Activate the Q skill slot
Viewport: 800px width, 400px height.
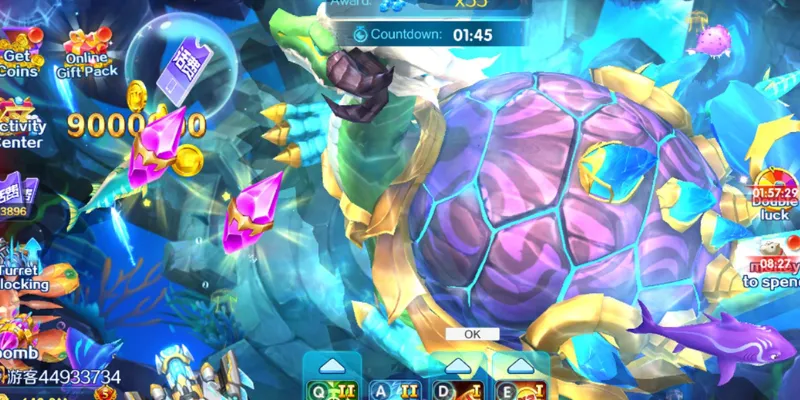[331, 388]
